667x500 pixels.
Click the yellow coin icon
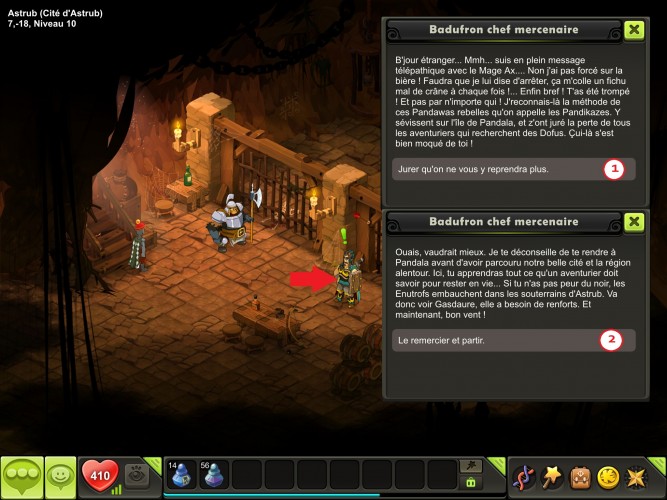click(608, 476)
